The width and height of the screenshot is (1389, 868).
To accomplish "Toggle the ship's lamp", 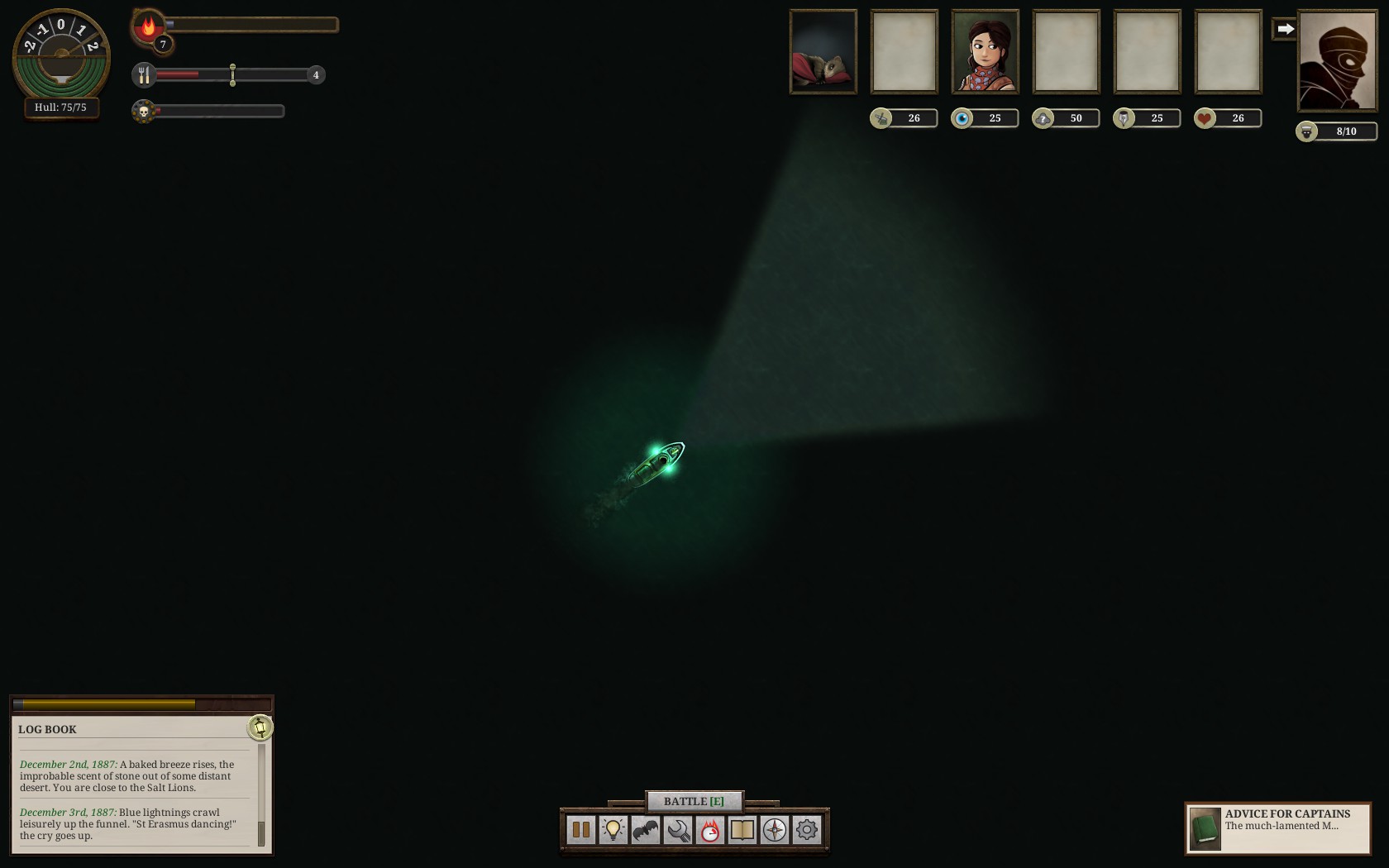I will [612, 830].
